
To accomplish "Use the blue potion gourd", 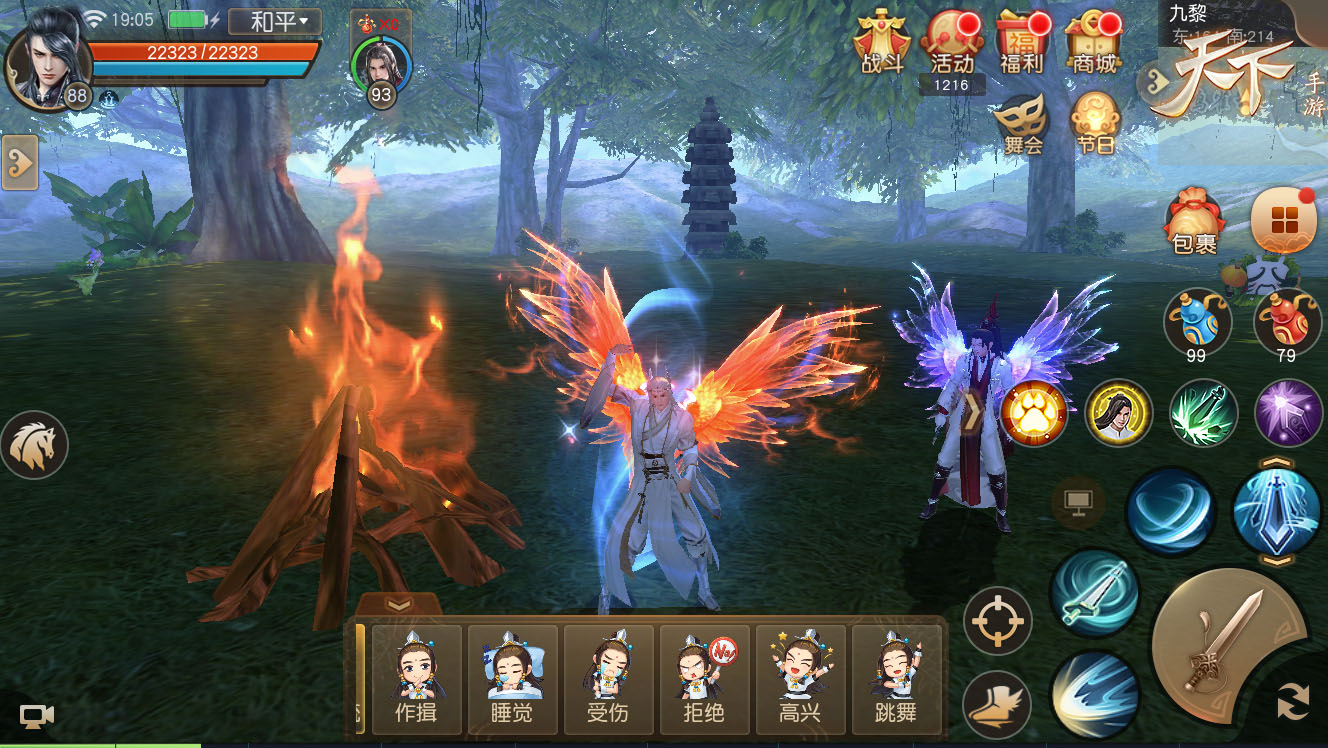I will [1197, 322].
